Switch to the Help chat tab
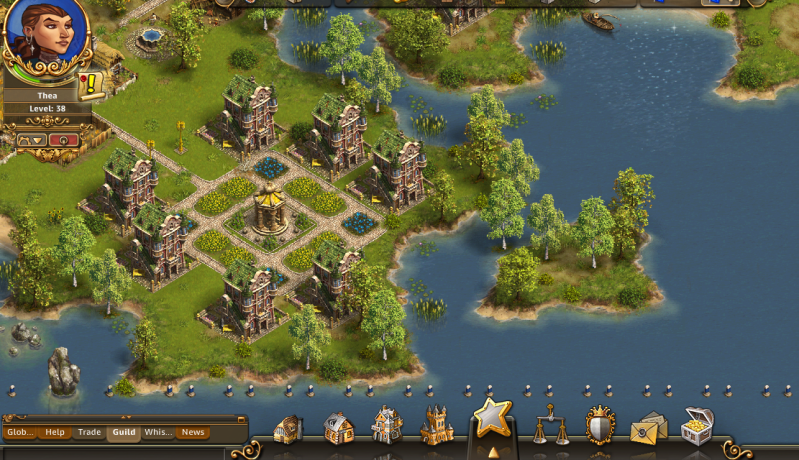The height and width of the screenshot is (460, 799). 55,433
